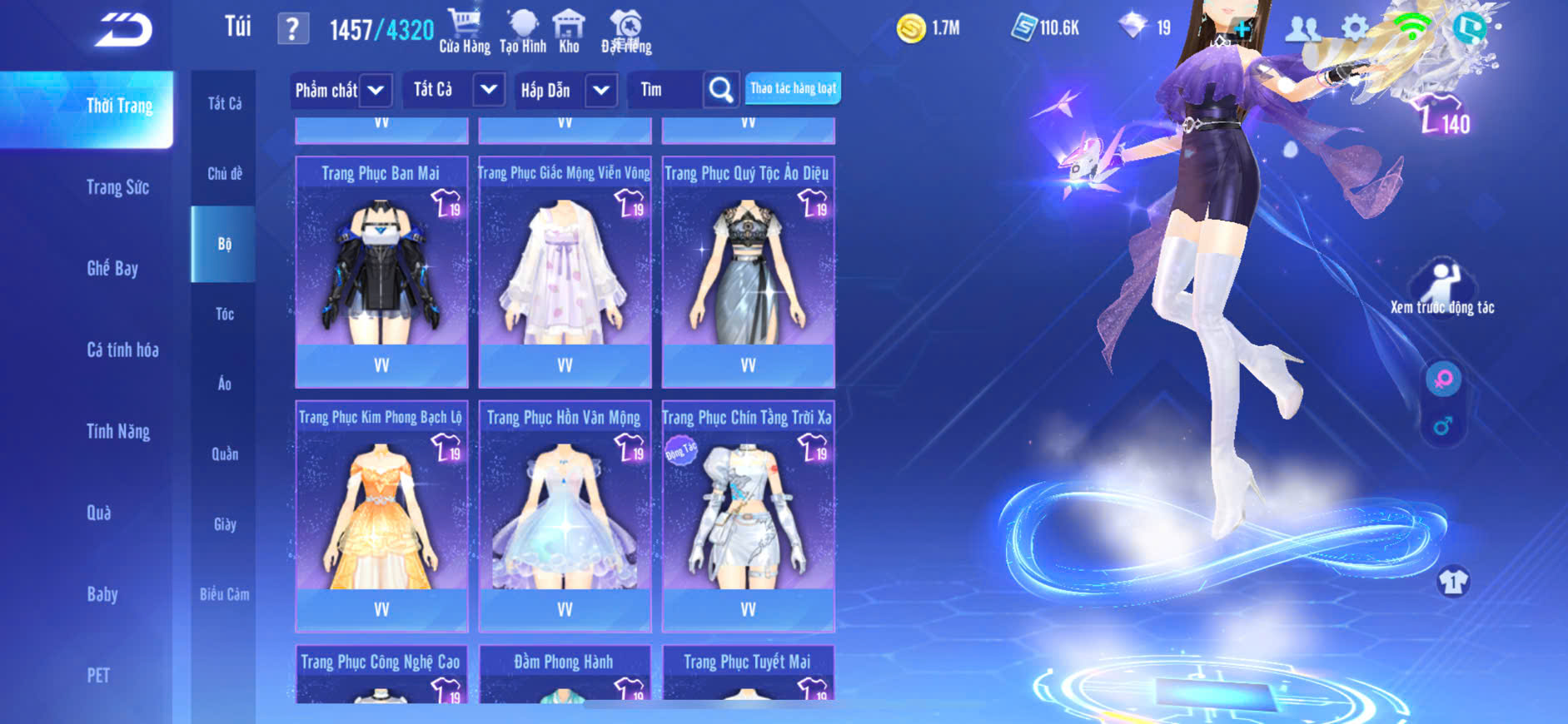Pick the Trang Phục Kim Phong Bạch Lộ outfit
Viewport: 1568px width, 724px height.
[x=381, y=516]
